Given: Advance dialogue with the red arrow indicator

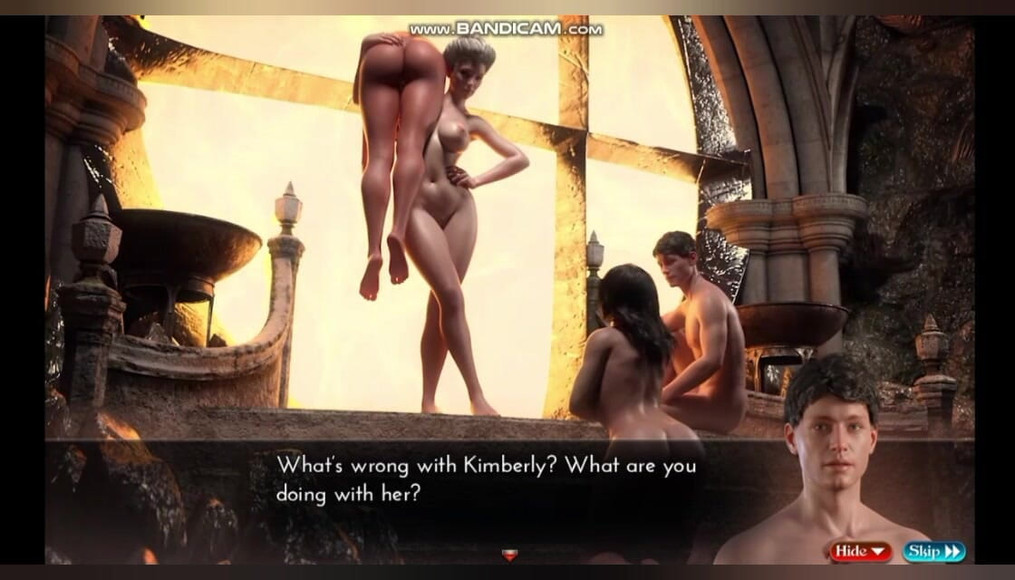Looking at the screenshot, I should 509,555.
